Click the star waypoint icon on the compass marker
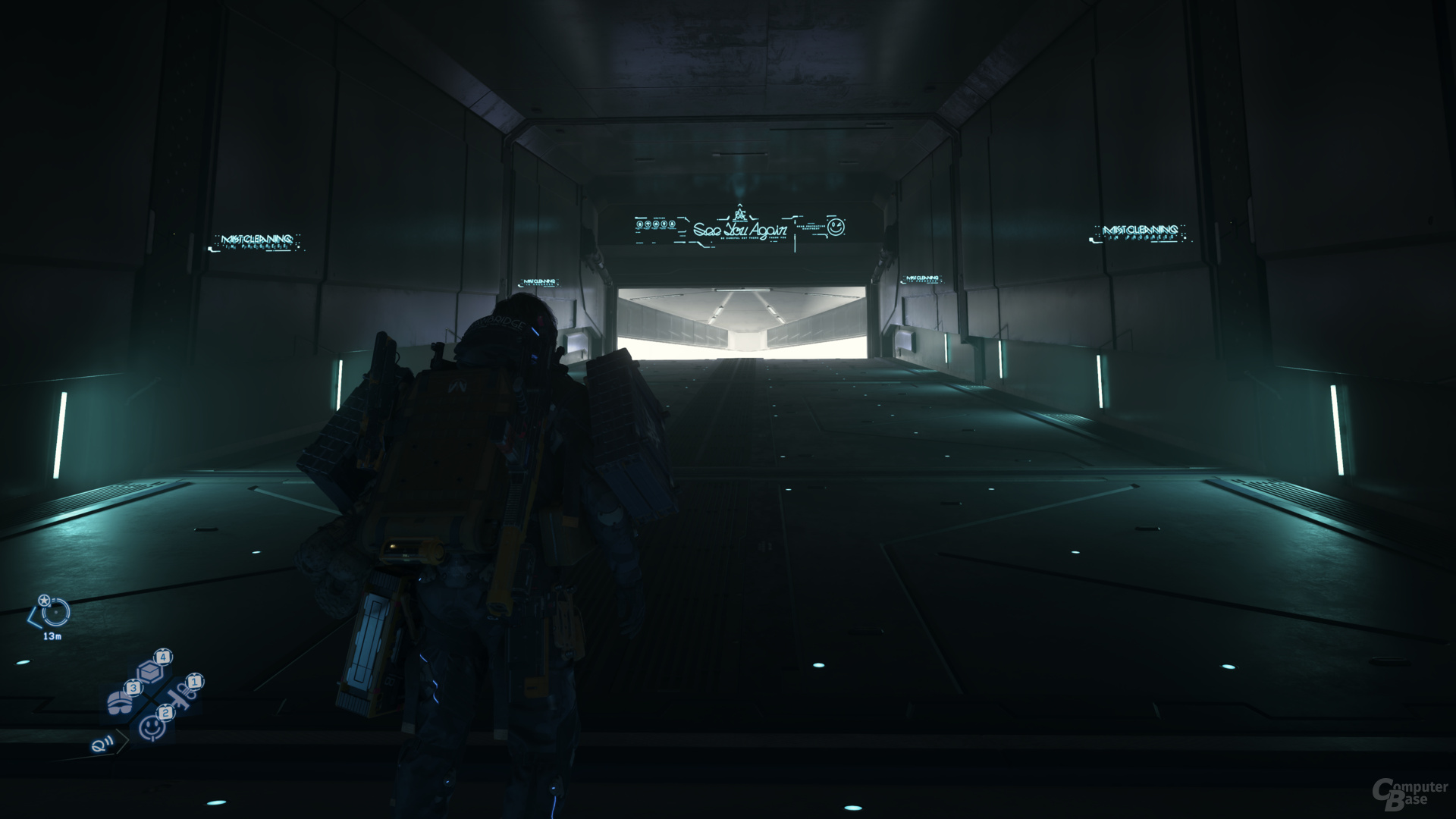Screen dimensions: 1456x819 44,600
